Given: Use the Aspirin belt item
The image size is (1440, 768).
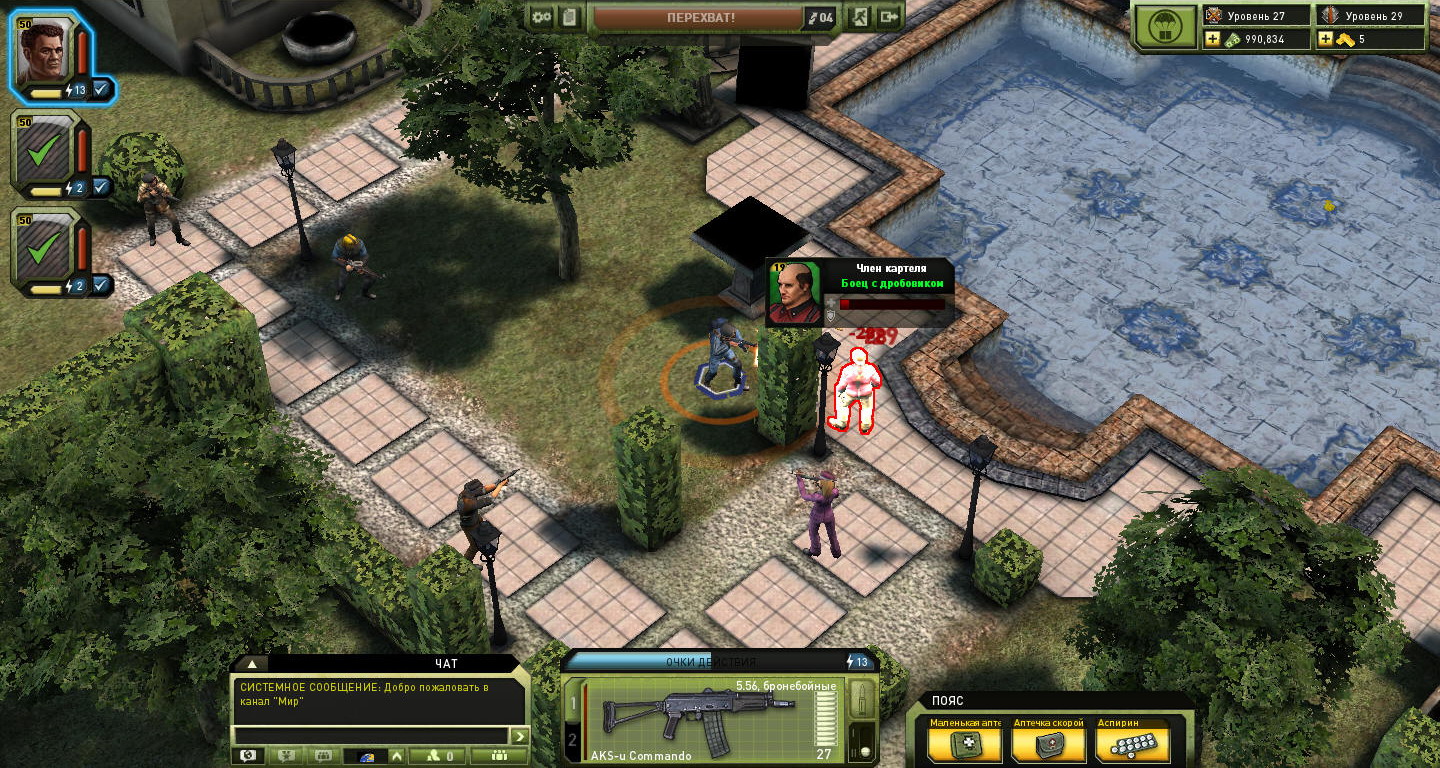Looking at the screenshot, I should point(1132,745).
